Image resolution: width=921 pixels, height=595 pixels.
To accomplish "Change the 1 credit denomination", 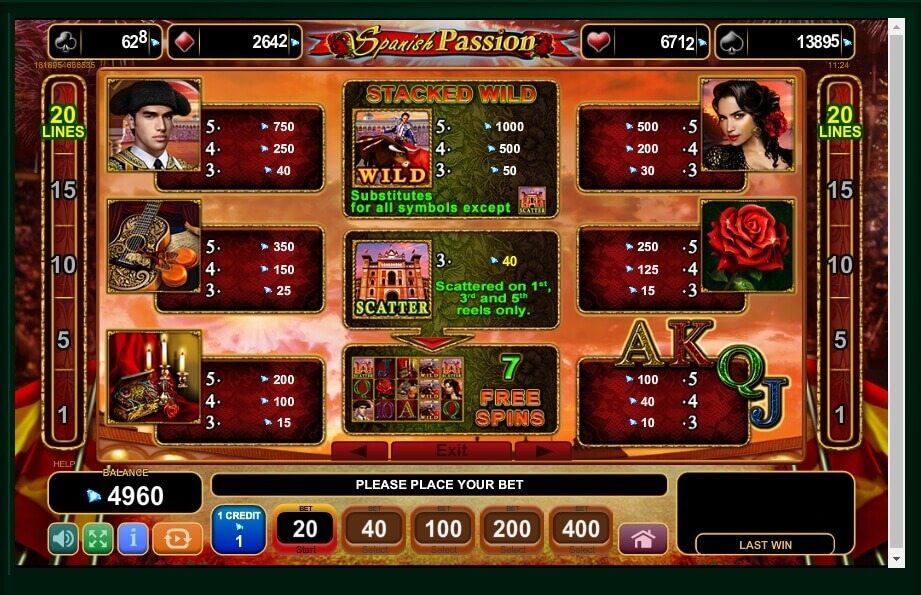I will (238, 530).
